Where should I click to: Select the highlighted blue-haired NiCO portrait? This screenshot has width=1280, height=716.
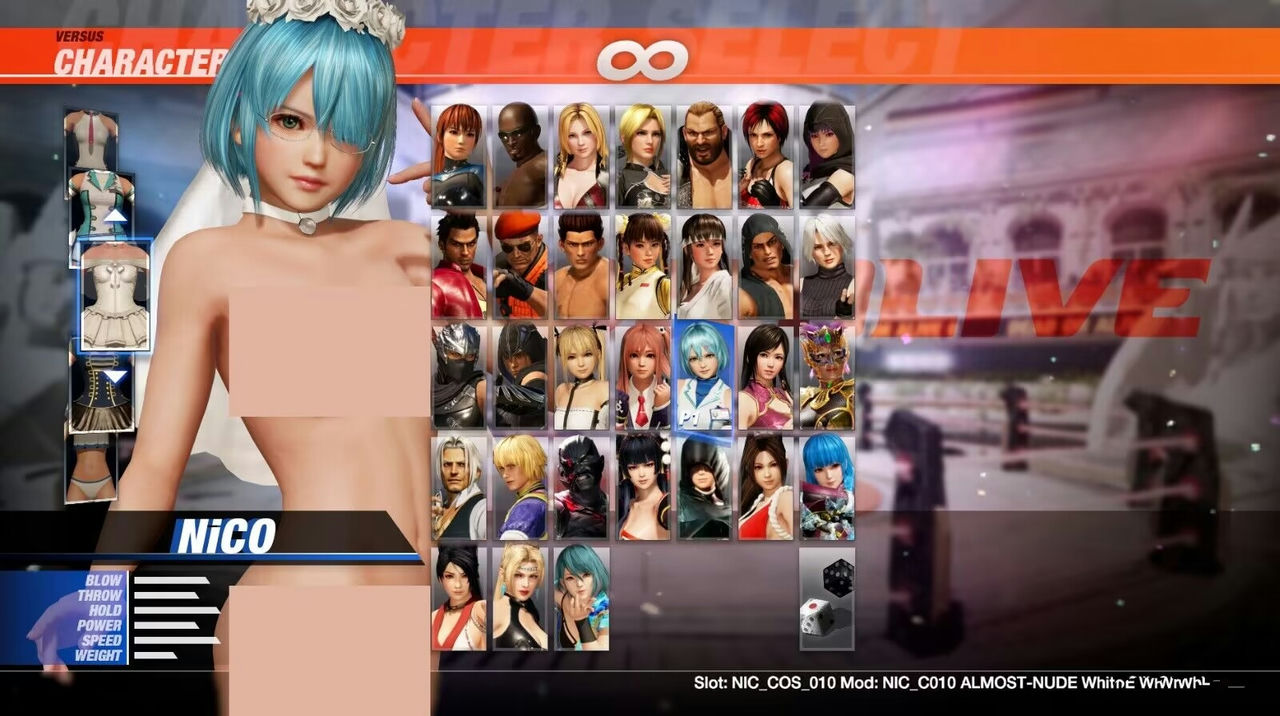pos(704,376)
